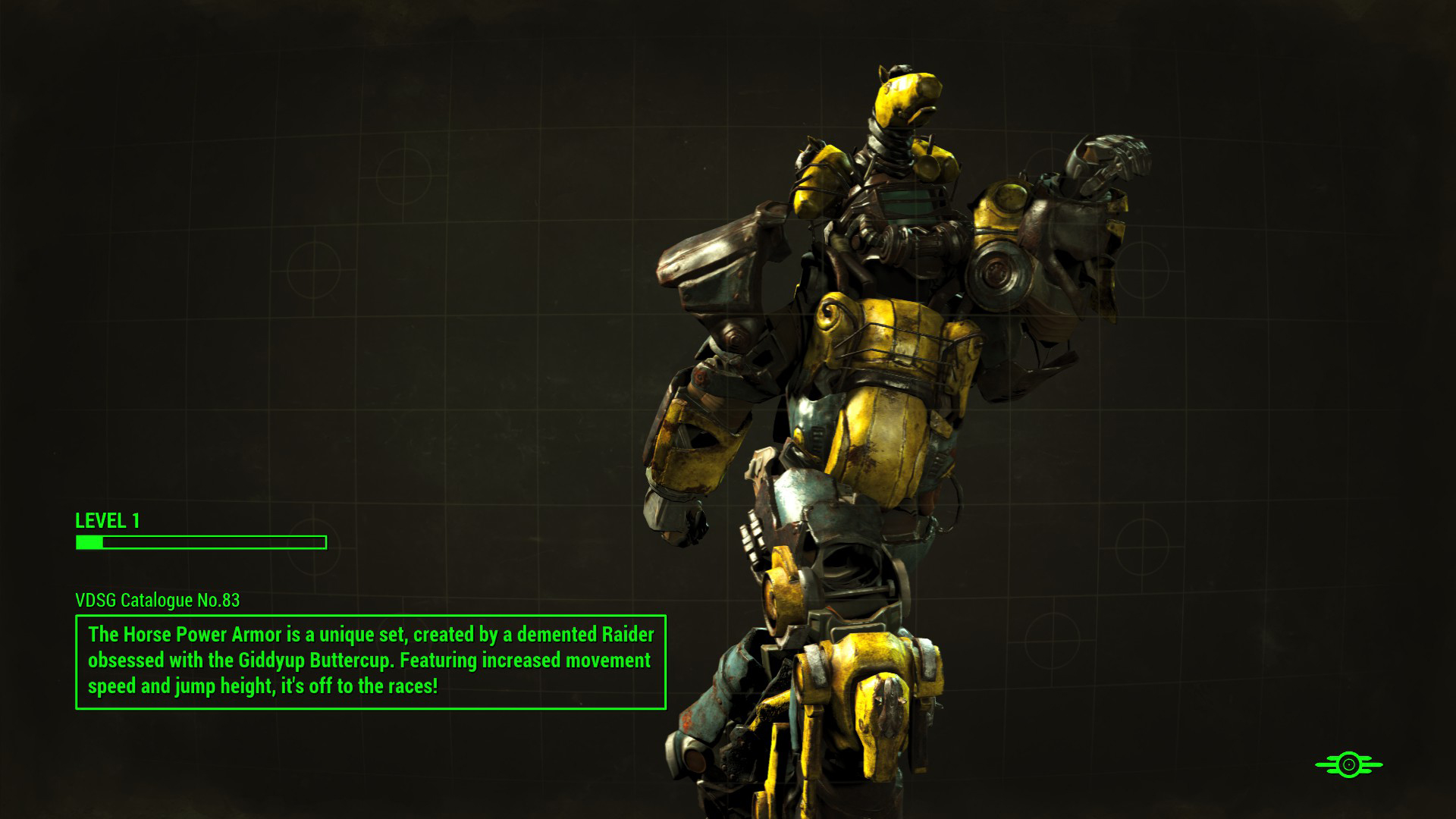Click the VDSG Catalogue No.83 heading text
Image resolution: width=1456 pixels, height=819 pixels.
tap(155, 599)
